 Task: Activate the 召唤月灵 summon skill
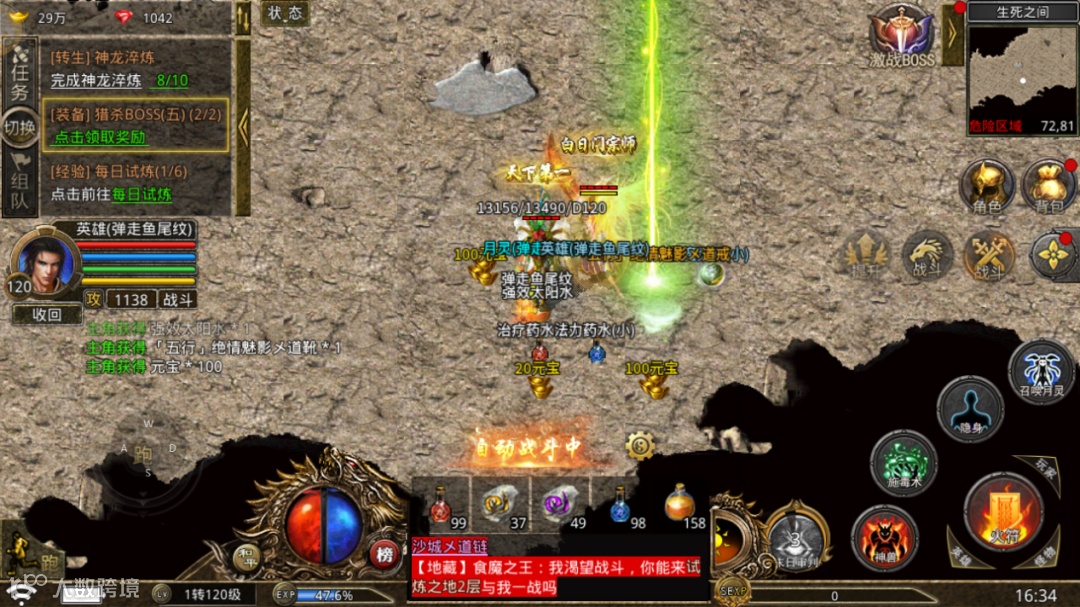click(x=1041, y=372)
